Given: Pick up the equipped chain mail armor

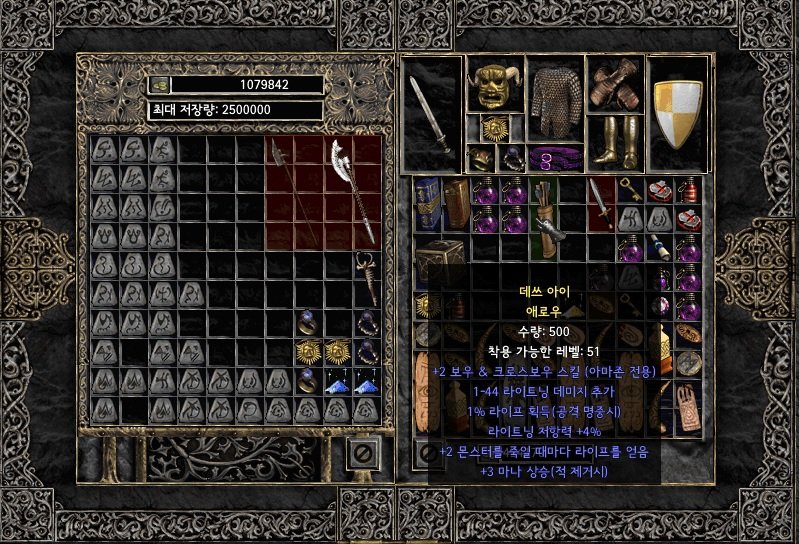Looking at the screenshot, I should (554, 98).
